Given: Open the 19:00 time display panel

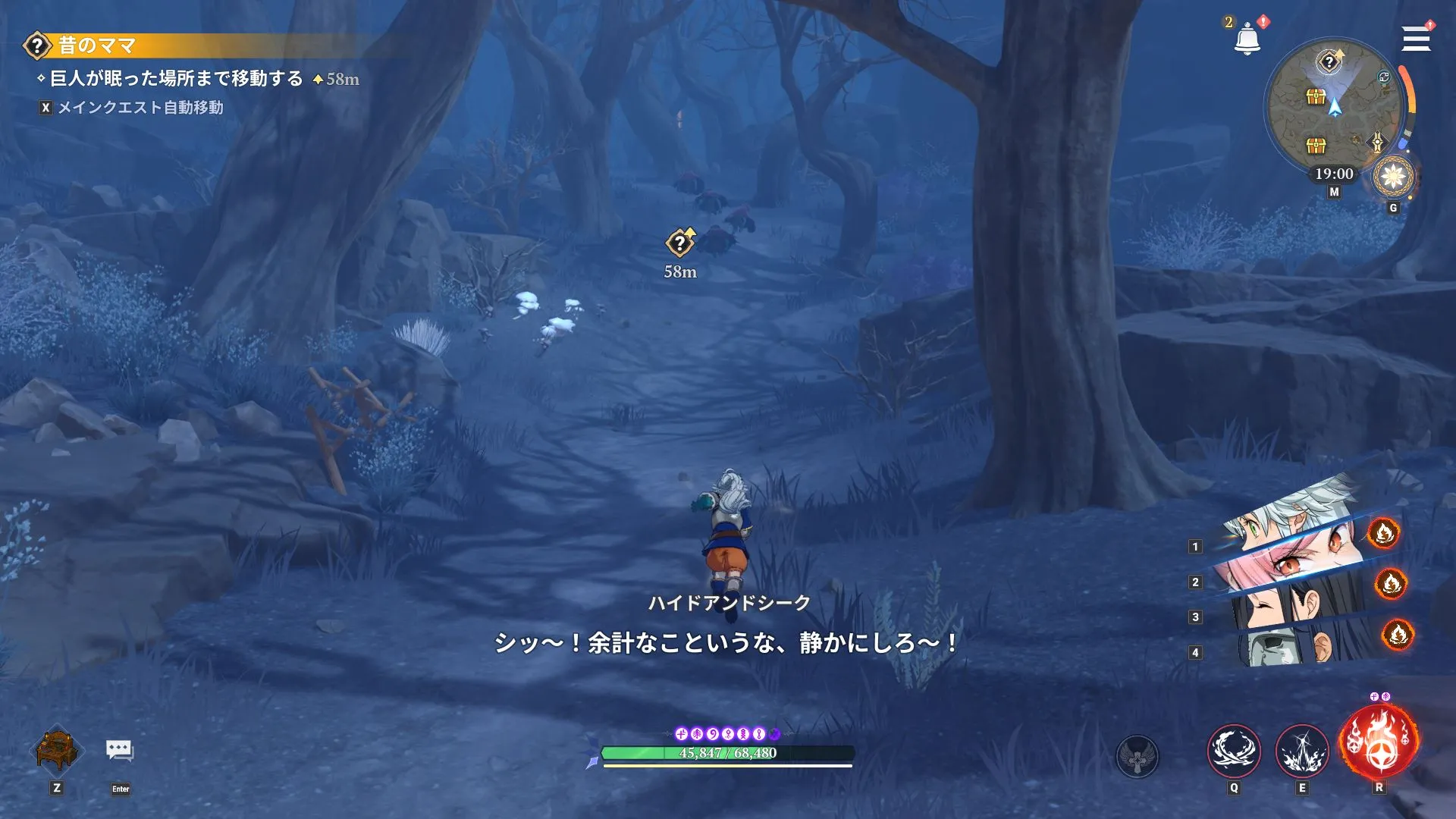Looking at the screenshot, I should 1334,174.
